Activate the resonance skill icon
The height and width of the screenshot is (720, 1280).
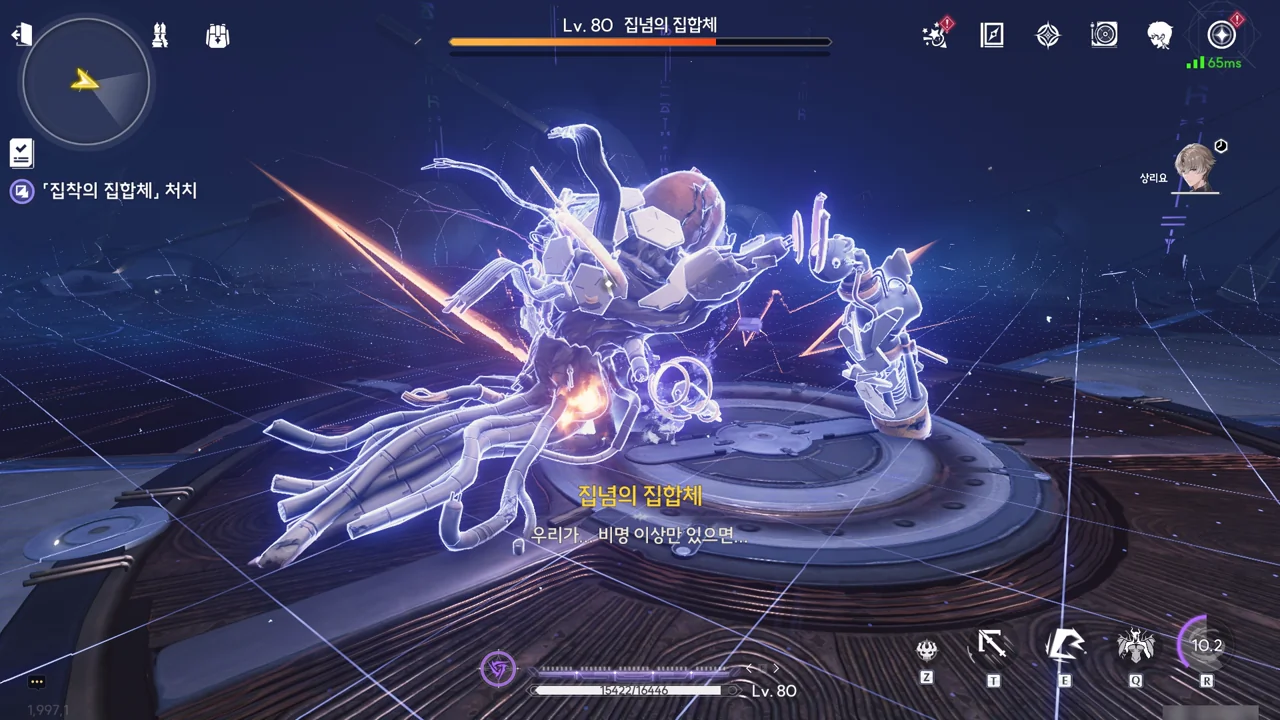point(1065,647)
